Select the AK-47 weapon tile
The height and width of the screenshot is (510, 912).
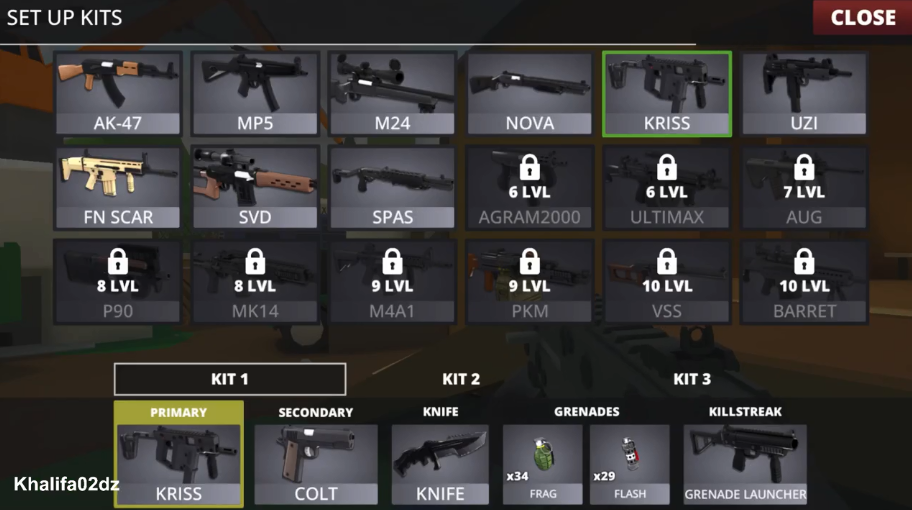tap(118, 94)
